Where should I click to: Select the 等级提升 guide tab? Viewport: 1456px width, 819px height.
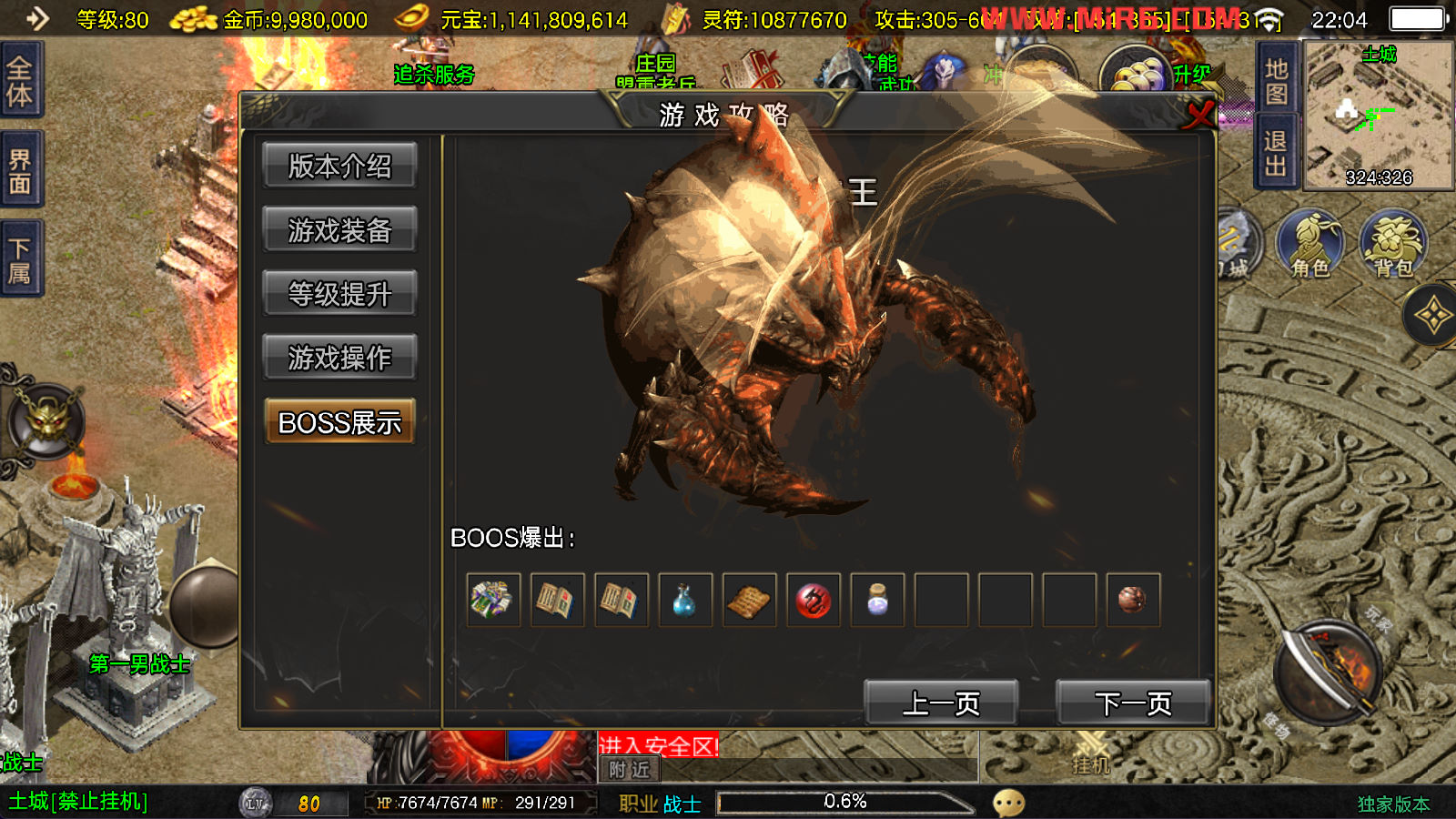tap(339, 294)
